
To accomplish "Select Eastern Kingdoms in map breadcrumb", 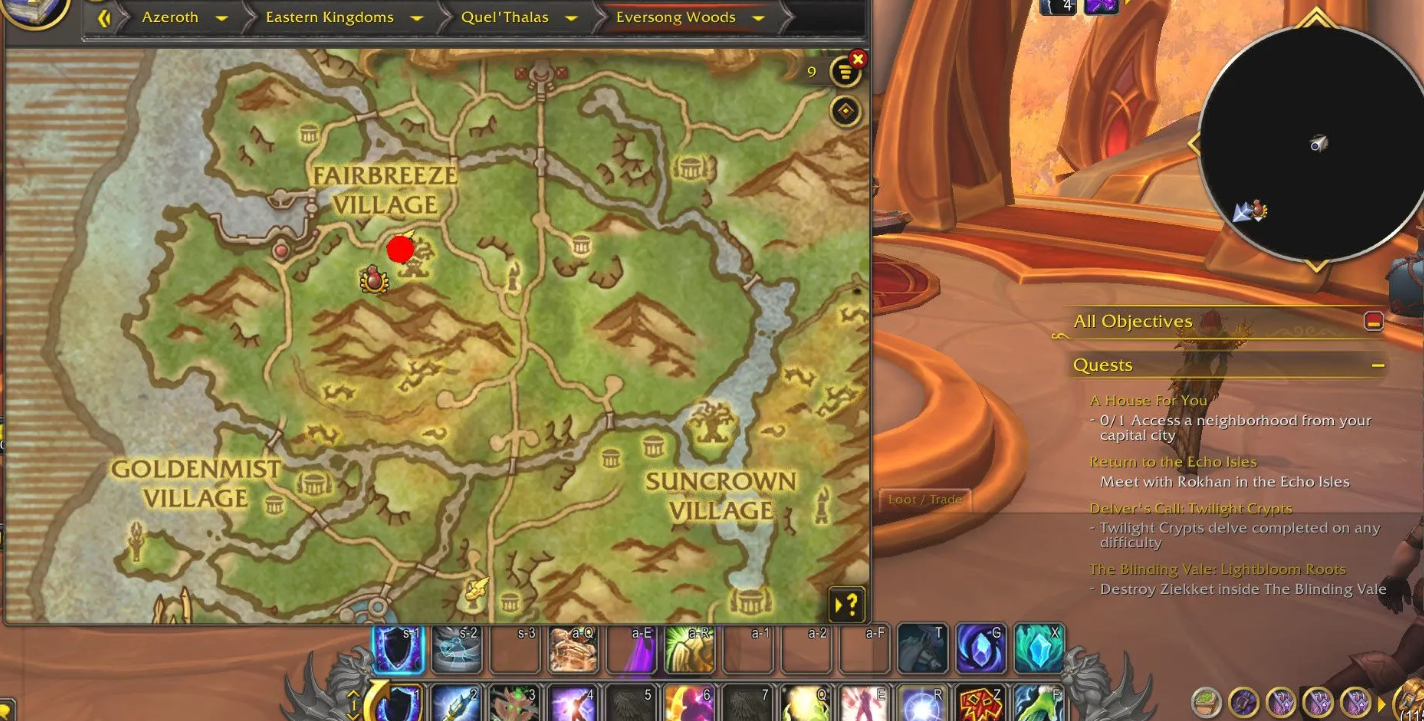I will coord(329,18).
